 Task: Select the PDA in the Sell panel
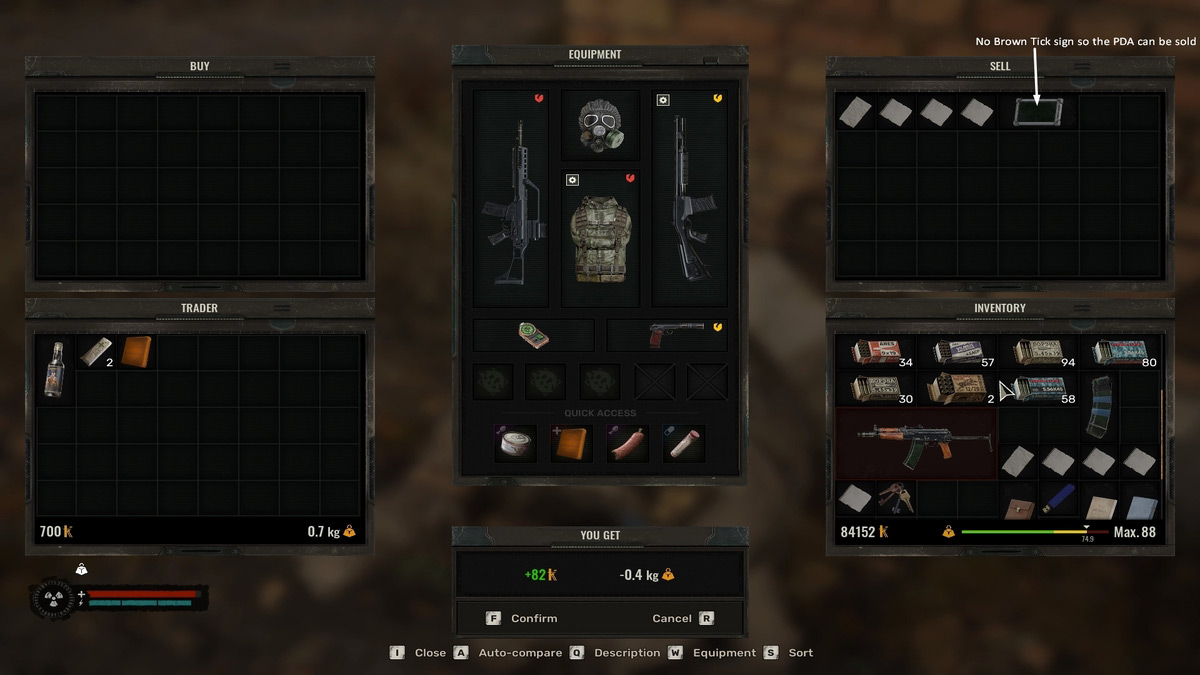[x=1037, y=111]
